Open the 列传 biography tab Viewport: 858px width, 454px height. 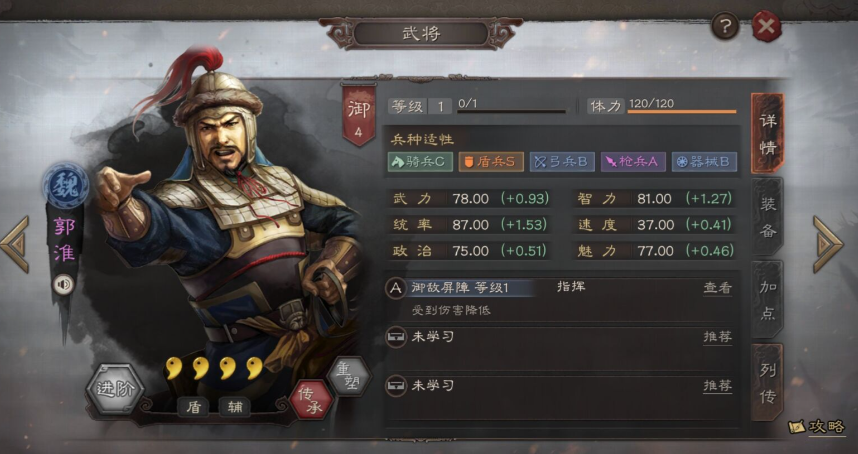pos(767,382)
